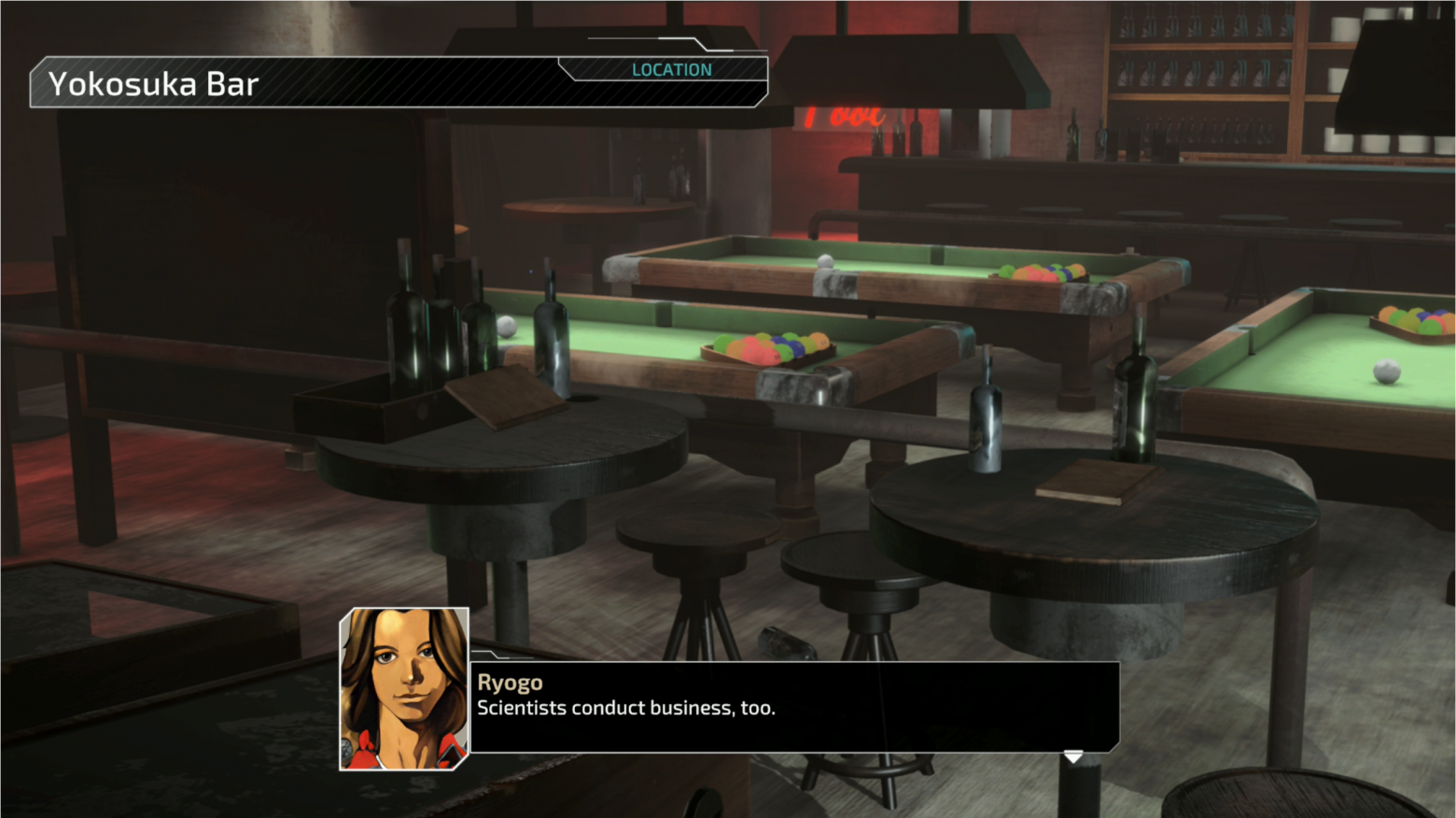This screenshot has width=1456, height=818.
Task: Select Ryogo's character portrait
Action: tap(404, 688)
